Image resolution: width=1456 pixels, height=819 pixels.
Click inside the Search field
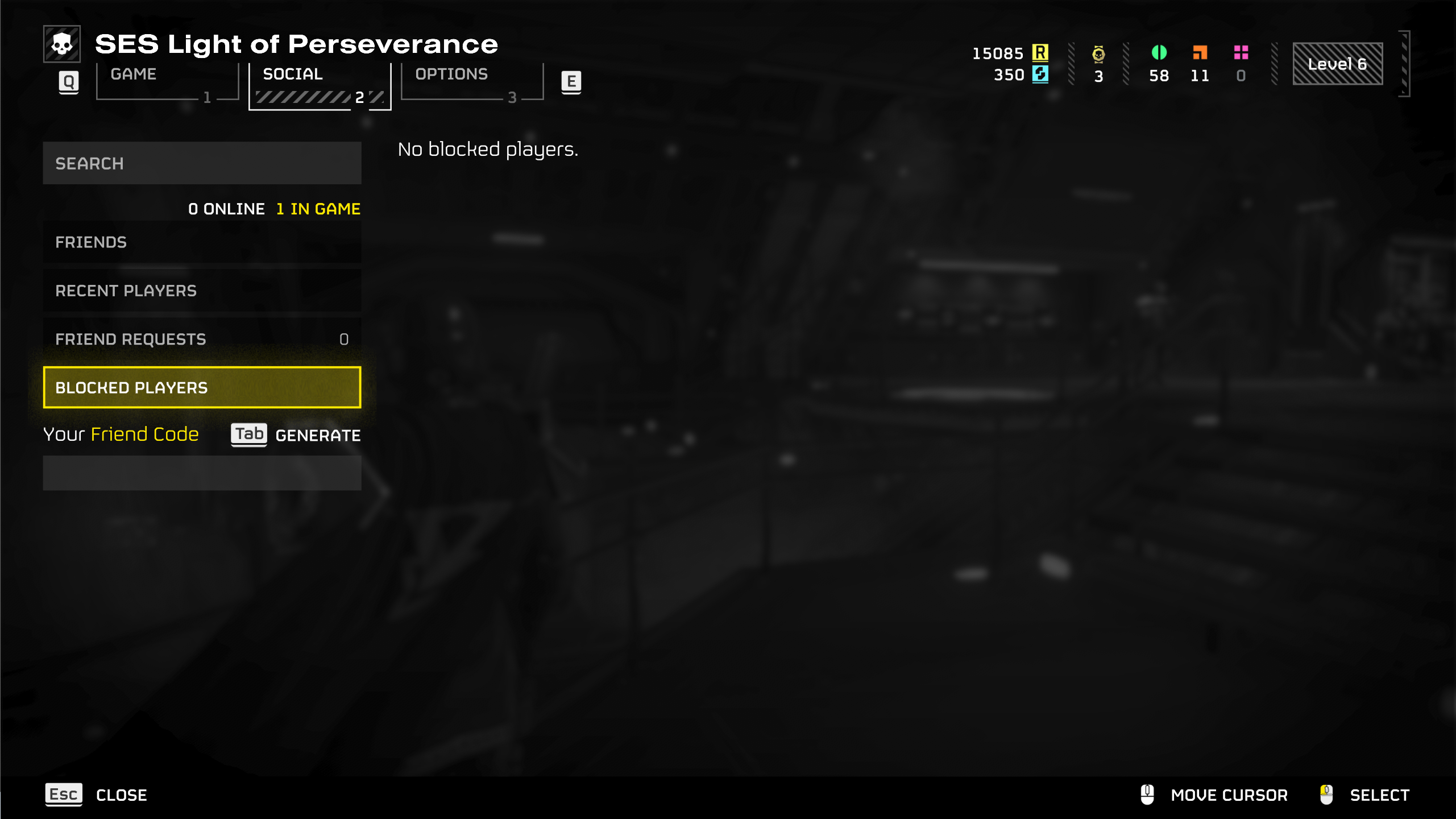pyautogui.click(x=202, y=163)
